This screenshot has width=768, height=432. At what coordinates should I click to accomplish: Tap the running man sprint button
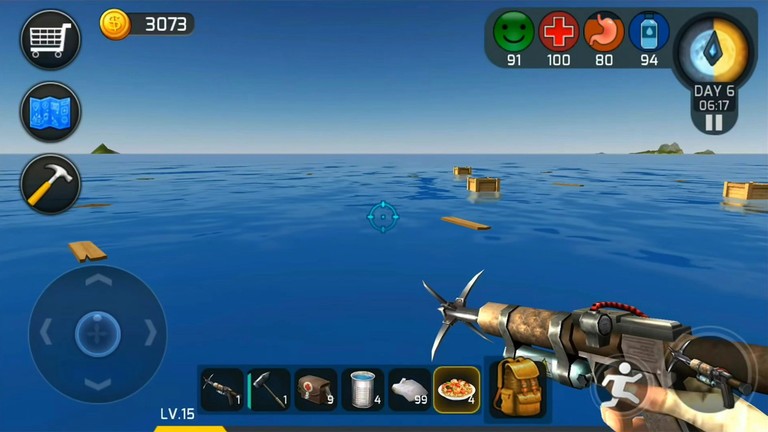coord(621,385)
